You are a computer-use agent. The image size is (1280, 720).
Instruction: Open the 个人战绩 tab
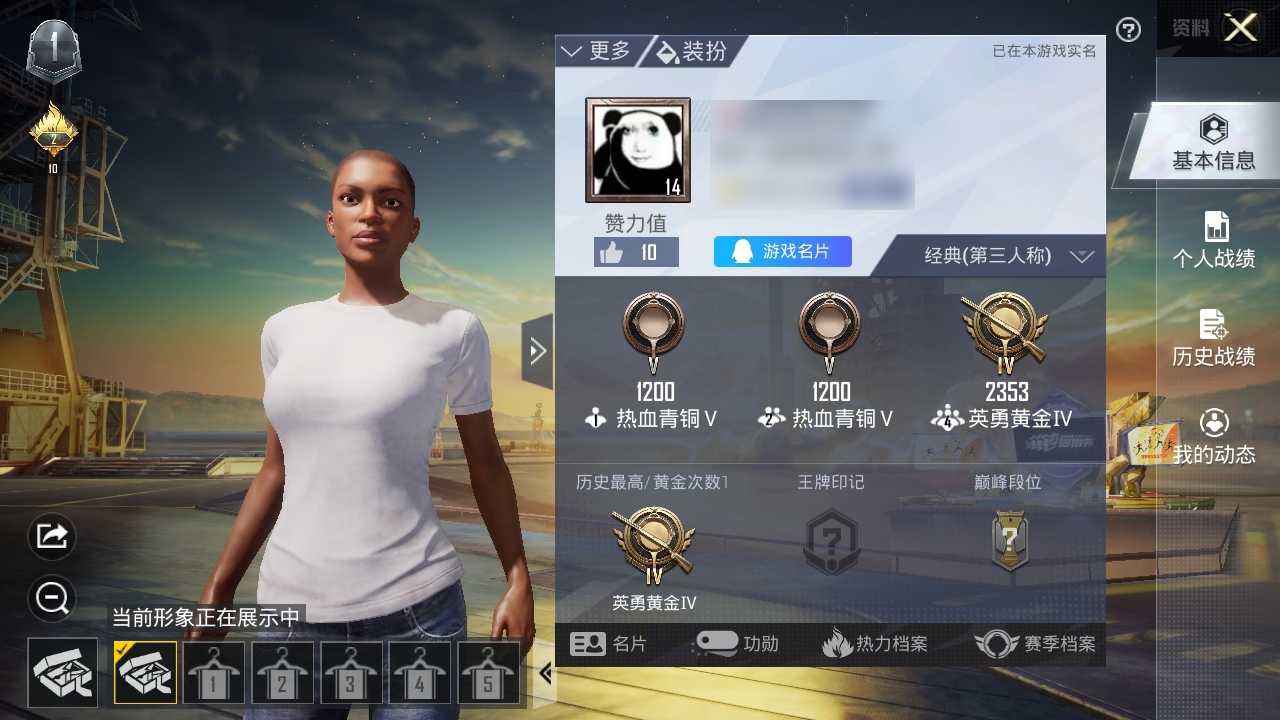click(1214, 241)
